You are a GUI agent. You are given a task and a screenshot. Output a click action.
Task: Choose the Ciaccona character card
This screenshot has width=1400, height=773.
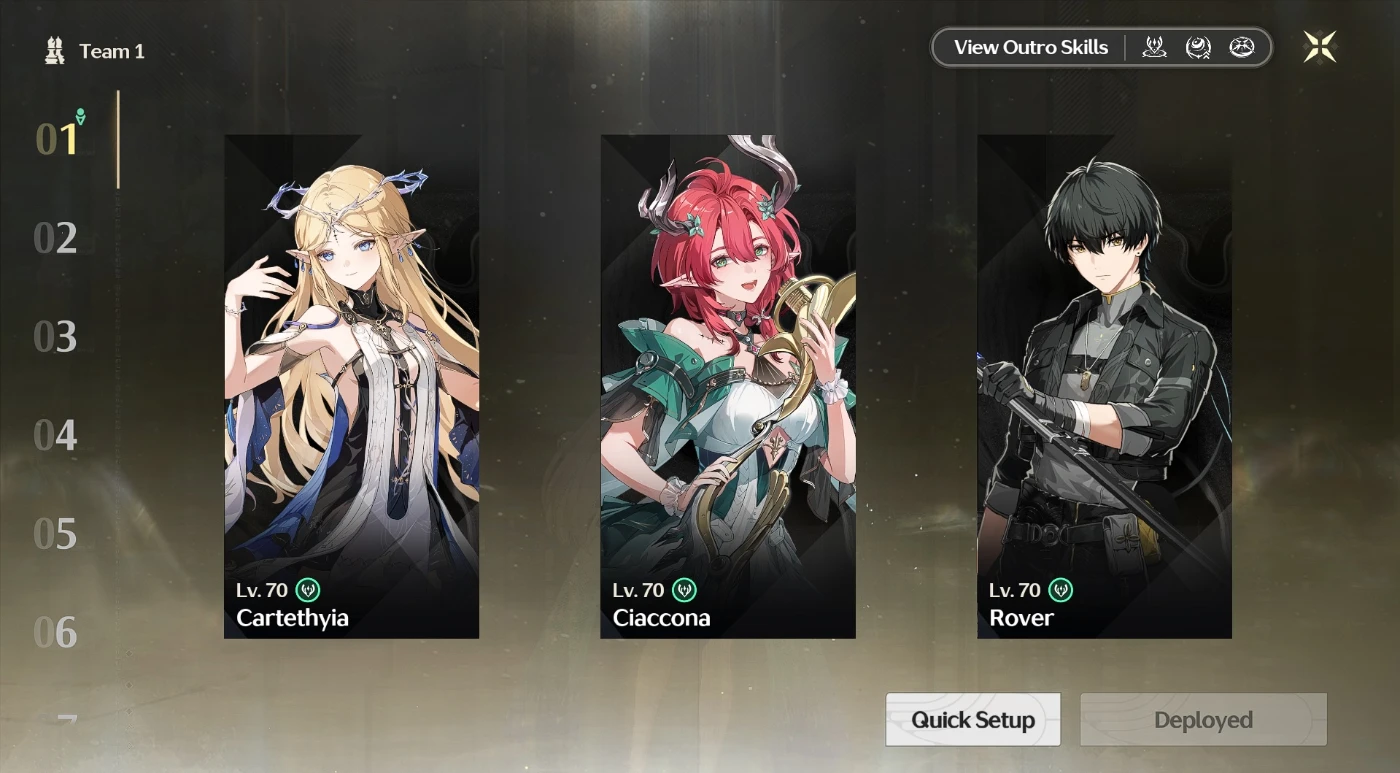[x=727, y=386]
